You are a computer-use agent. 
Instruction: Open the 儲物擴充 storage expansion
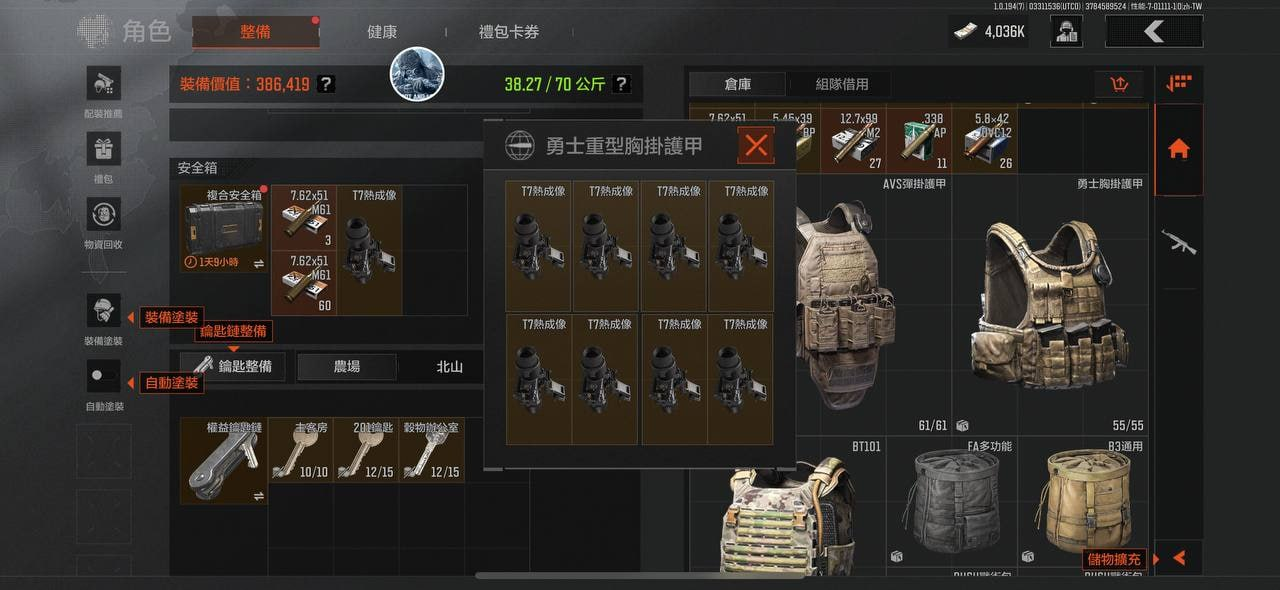pyautogui.click(x=1116, y=559)
